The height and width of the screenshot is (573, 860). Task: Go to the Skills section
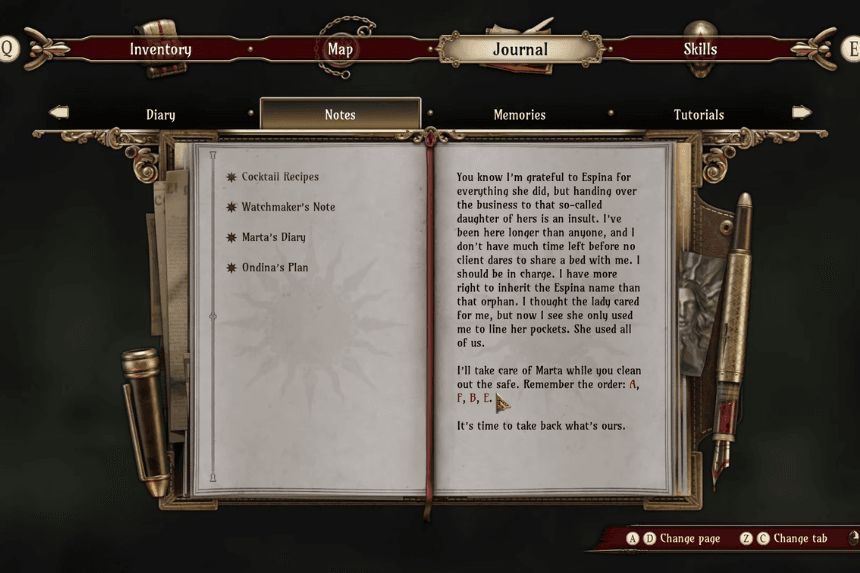click(x=700, y=49)
